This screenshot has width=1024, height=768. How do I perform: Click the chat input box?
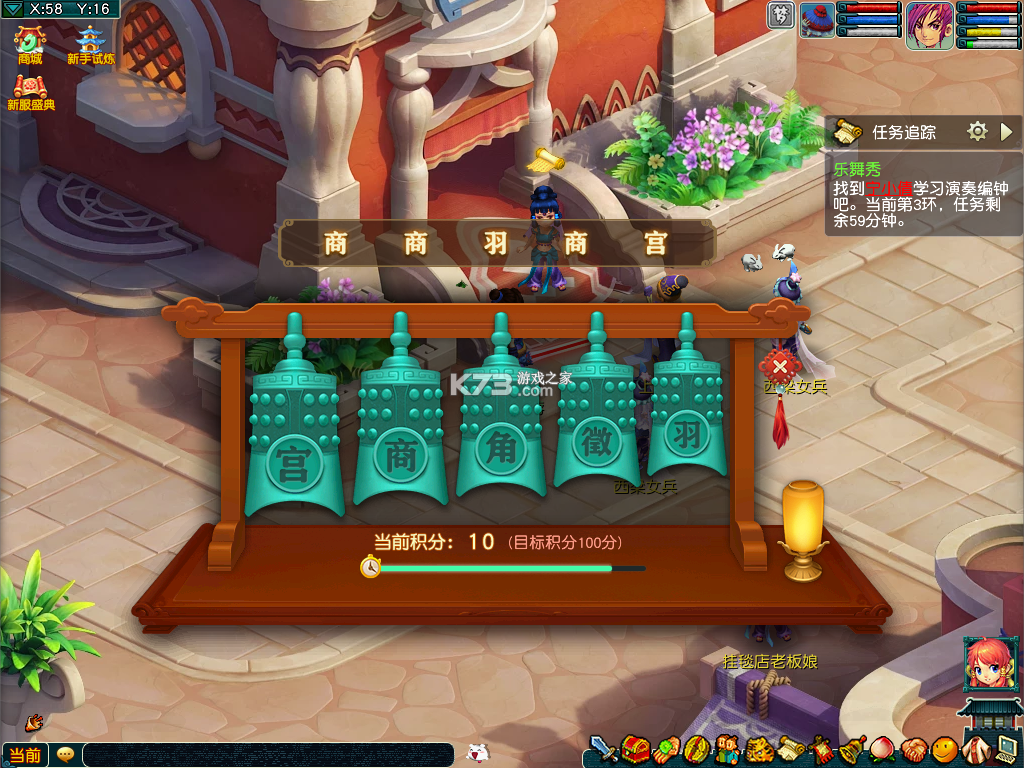268,755
